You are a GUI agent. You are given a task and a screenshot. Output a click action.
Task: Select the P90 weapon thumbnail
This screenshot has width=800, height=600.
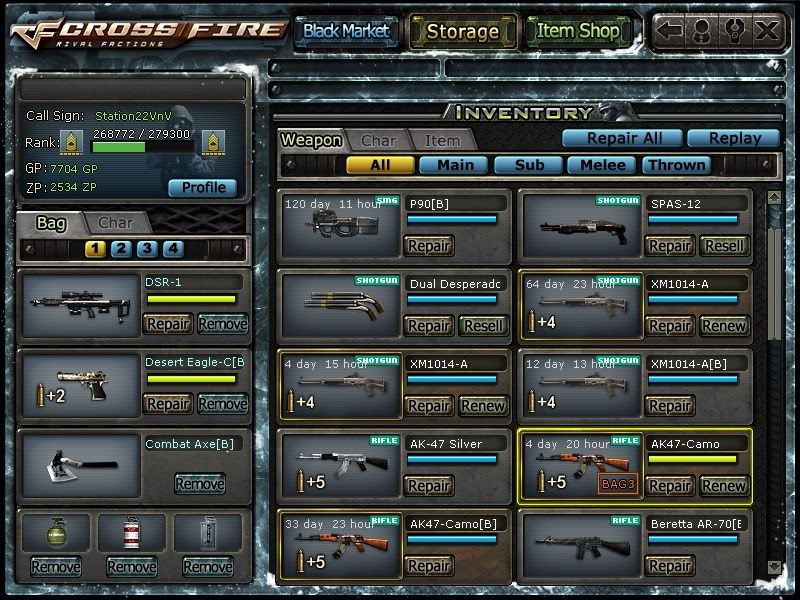tap(341, 225)
